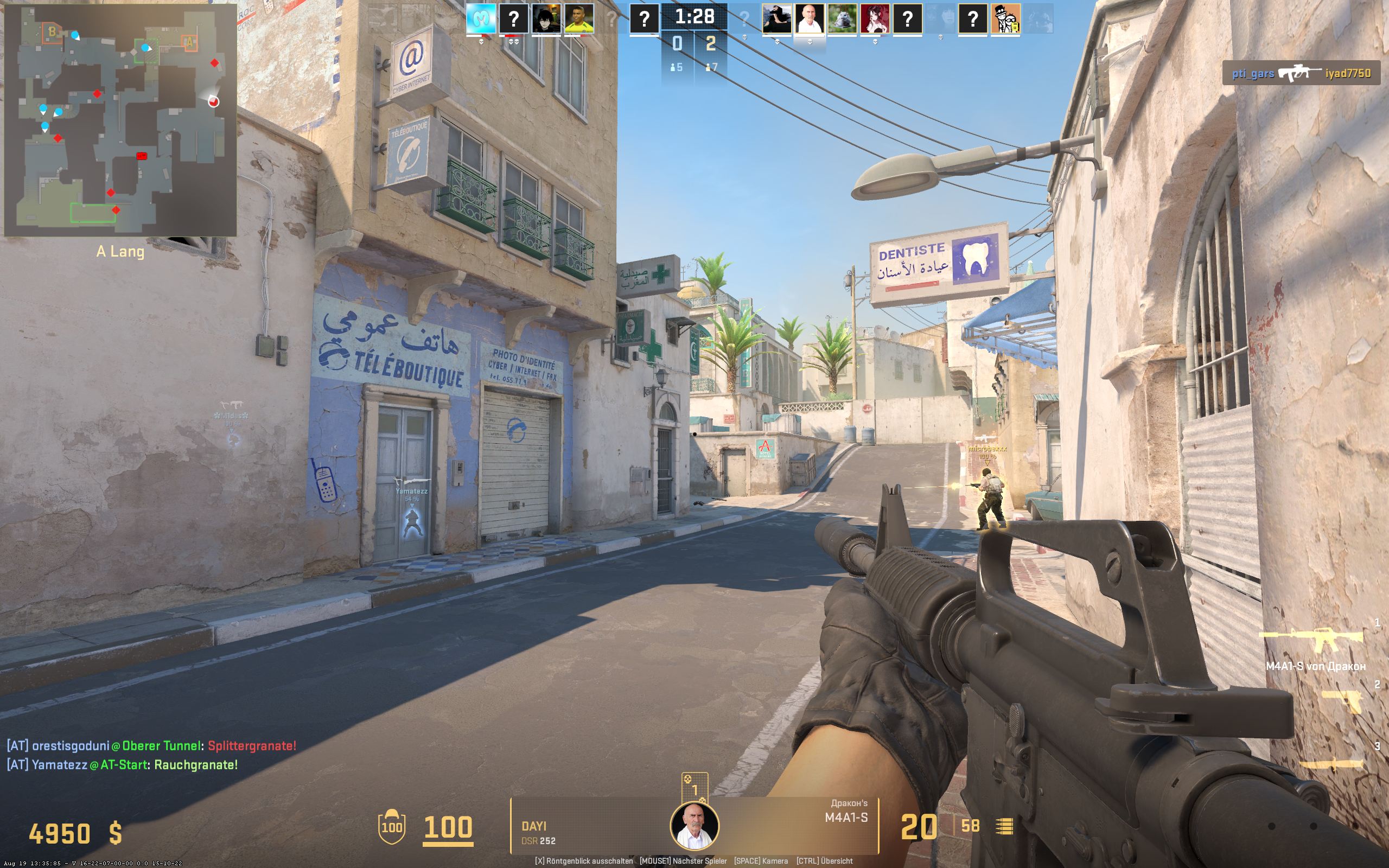The height and width of the screenshot is (868, 1389).
Task: Choose the red anime girl avatar
Action: 875,18
